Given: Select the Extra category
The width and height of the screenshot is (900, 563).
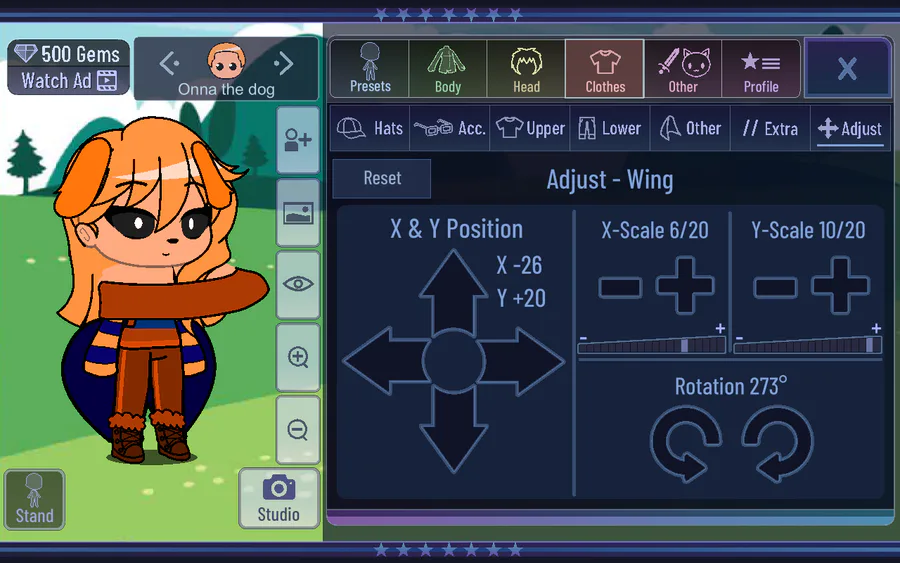Looking at the screenshot, I should point(770,128).
